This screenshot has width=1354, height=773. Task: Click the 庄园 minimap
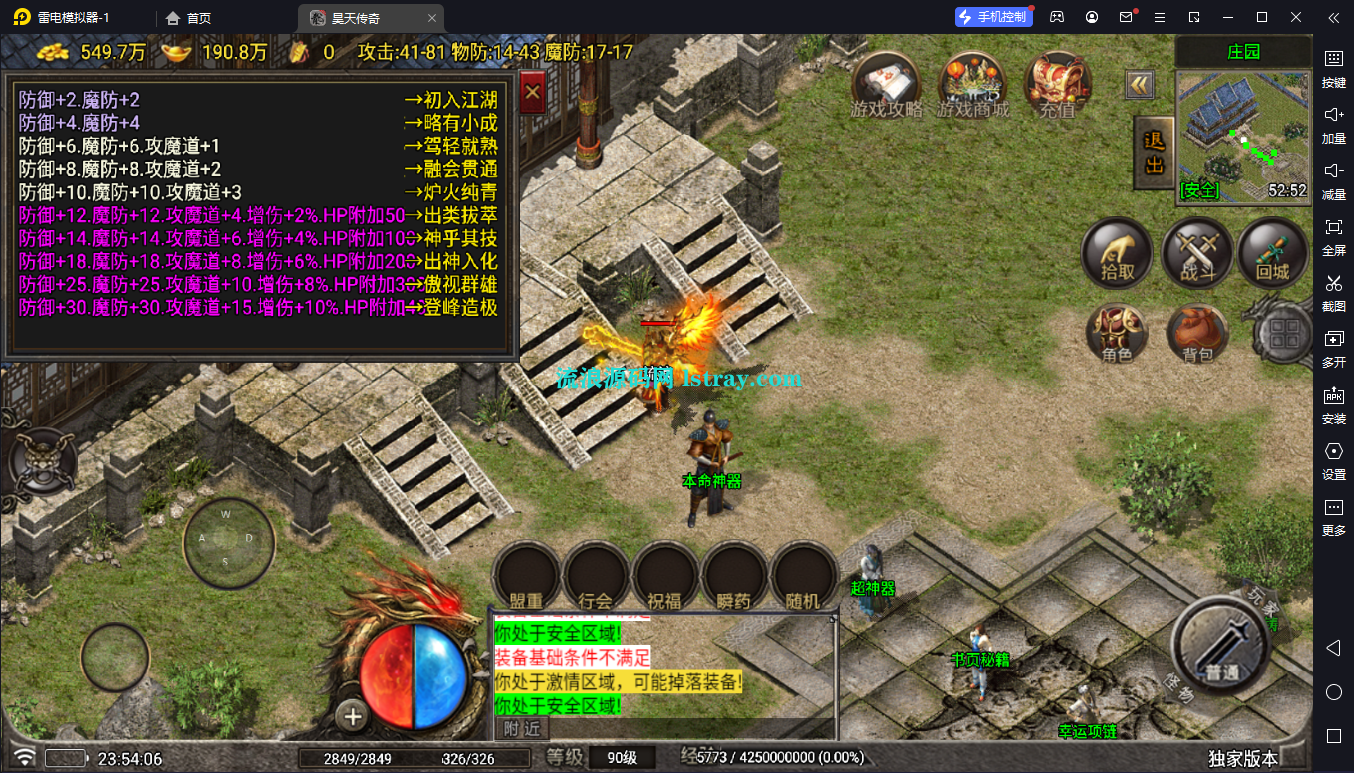(x=1243, y=137)
